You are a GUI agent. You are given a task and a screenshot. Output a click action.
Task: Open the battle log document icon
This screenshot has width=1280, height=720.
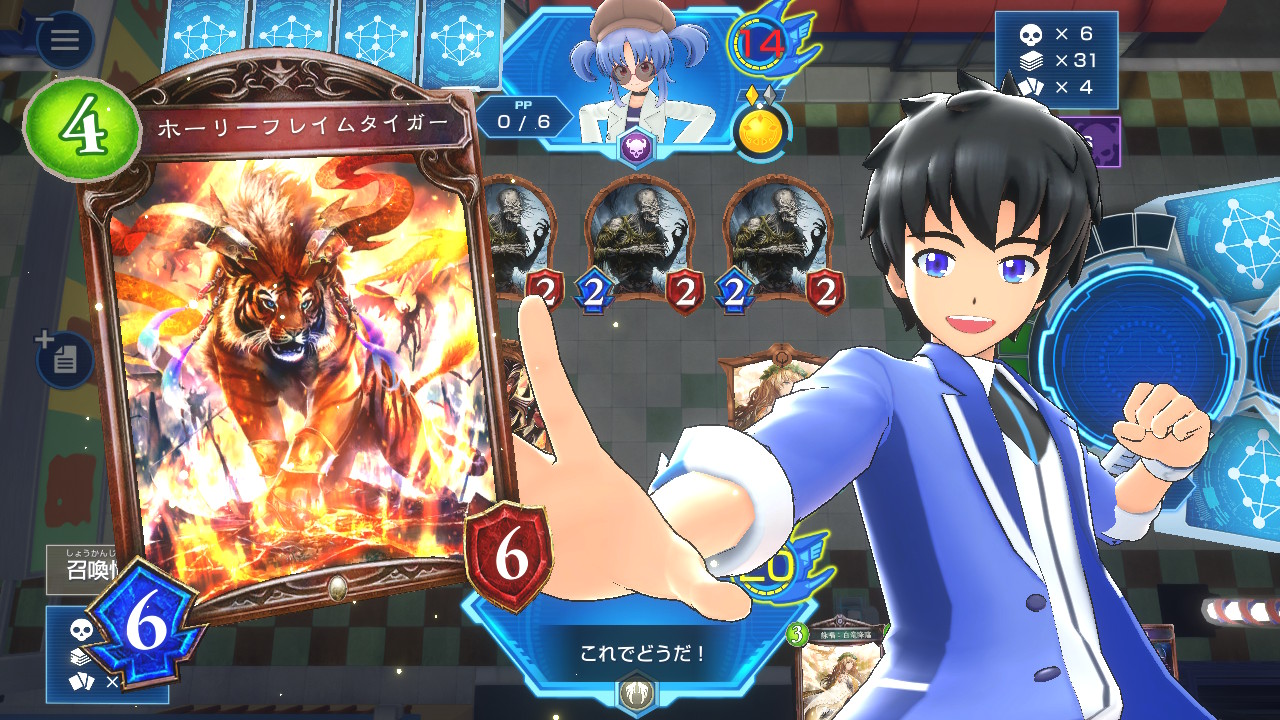[65, 359]
